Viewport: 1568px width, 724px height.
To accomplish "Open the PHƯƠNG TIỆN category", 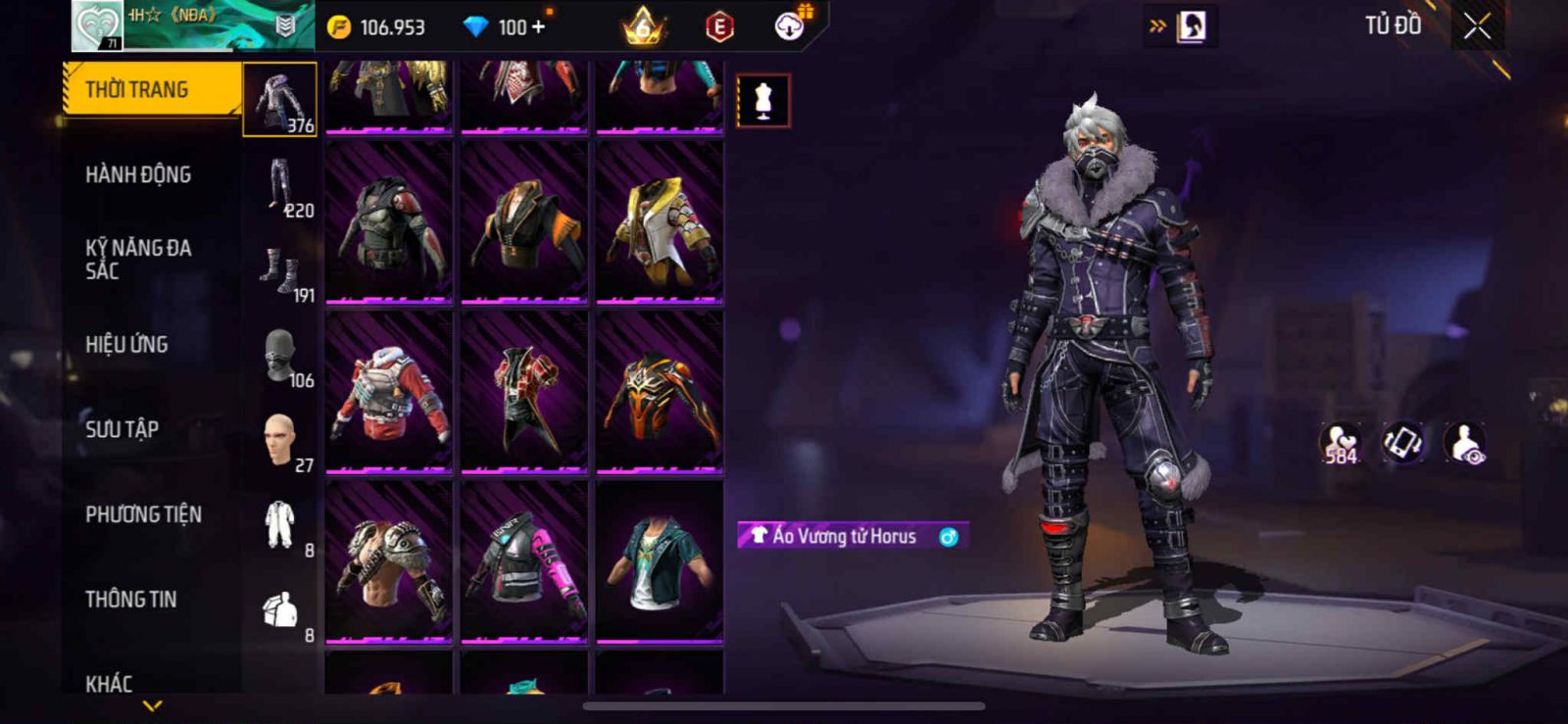I will 143,514.
